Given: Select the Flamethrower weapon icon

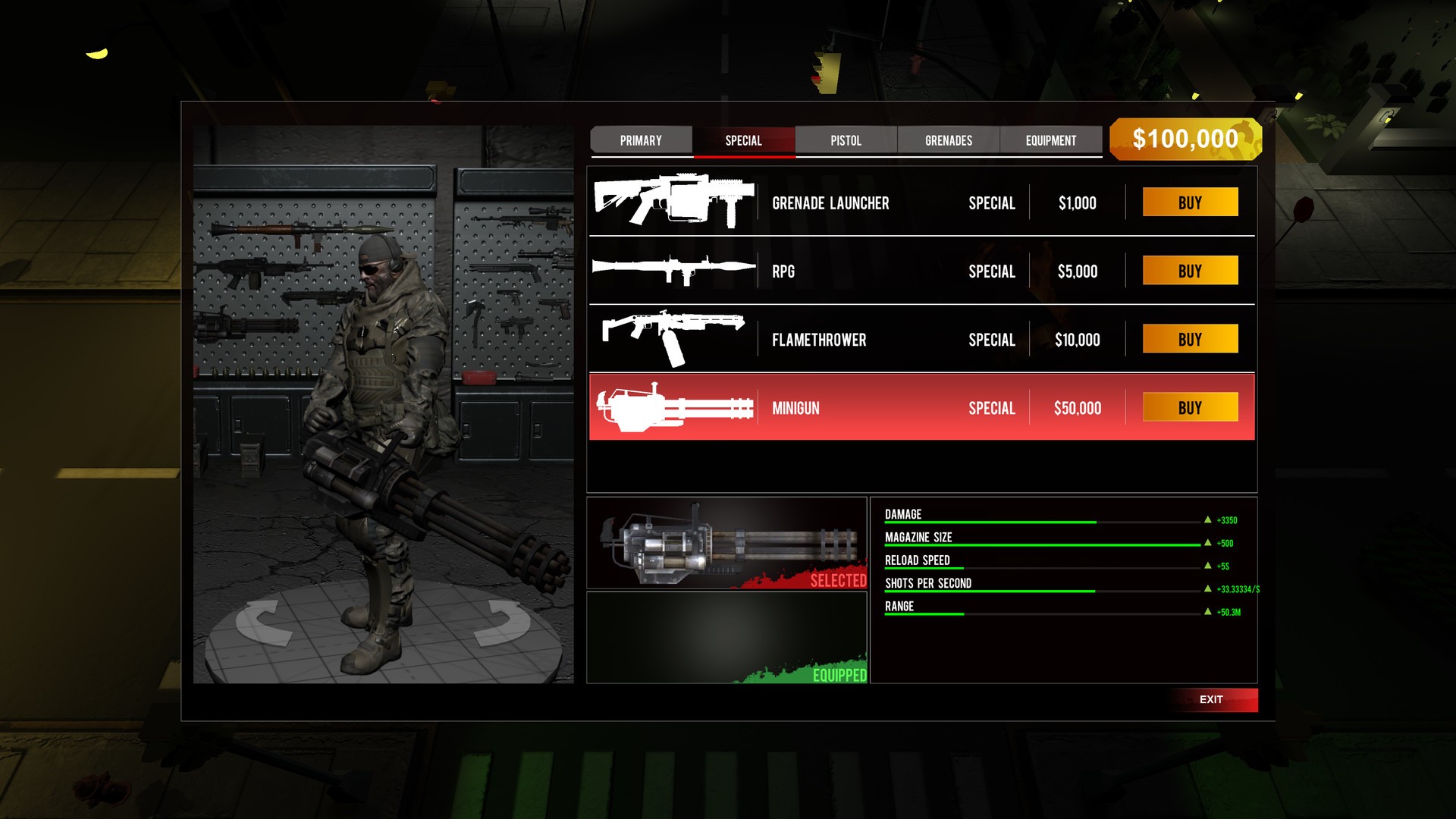Looking at the screenshot, I should pos(673,338).
